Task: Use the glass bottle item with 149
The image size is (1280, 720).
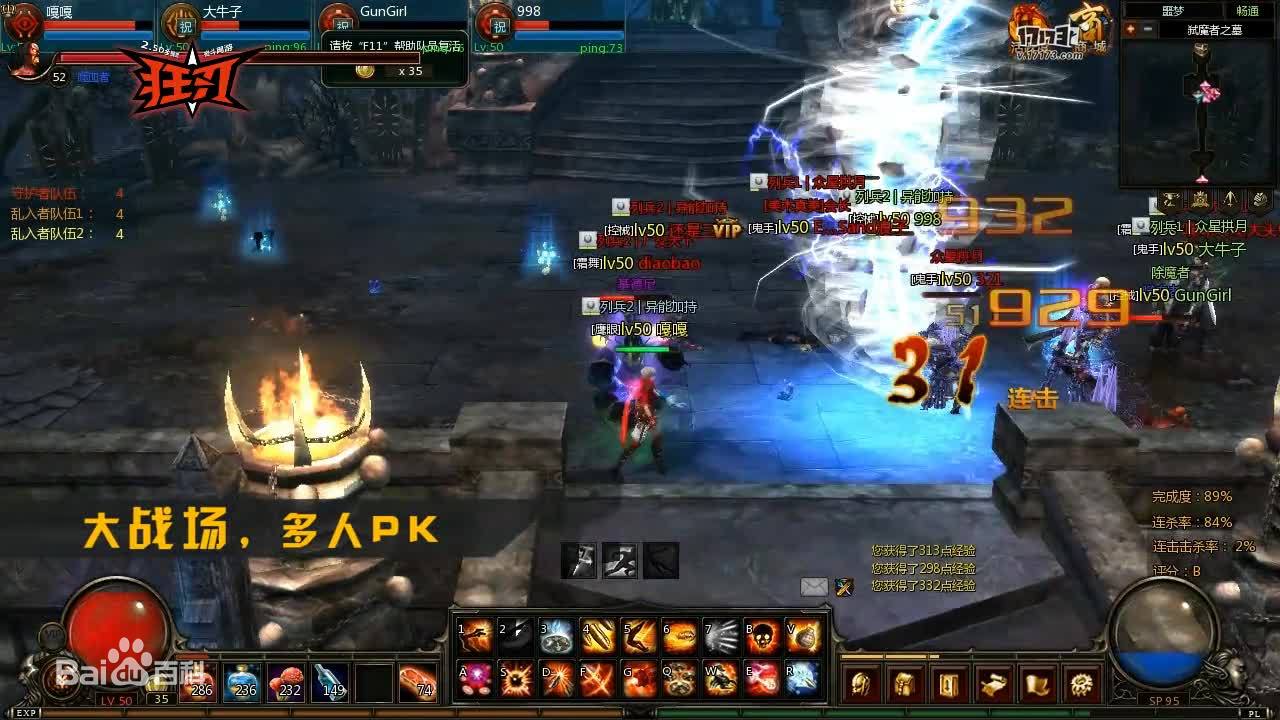Action: pos(330,682)
